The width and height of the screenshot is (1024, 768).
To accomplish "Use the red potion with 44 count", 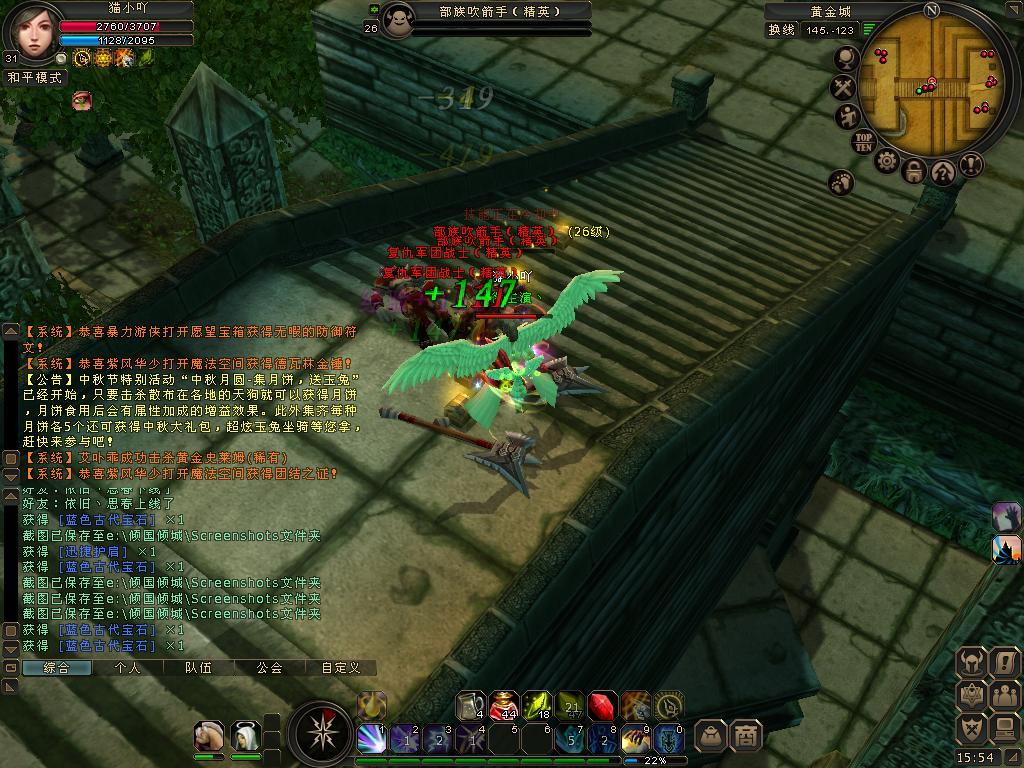I will pyautogui.click(x=505, y=705).
